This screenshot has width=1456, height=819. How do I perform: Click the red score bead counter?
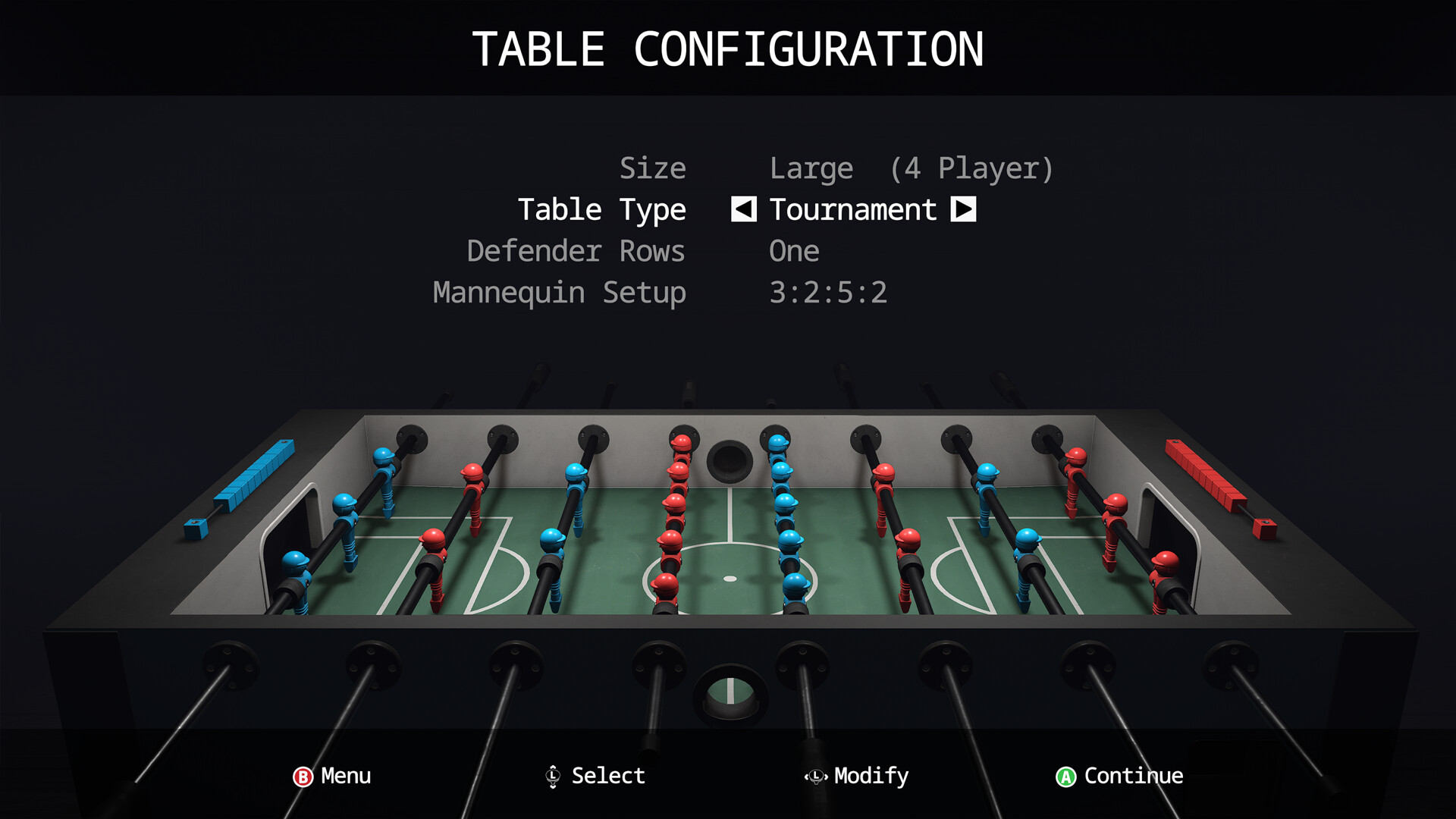(1206, 474)
